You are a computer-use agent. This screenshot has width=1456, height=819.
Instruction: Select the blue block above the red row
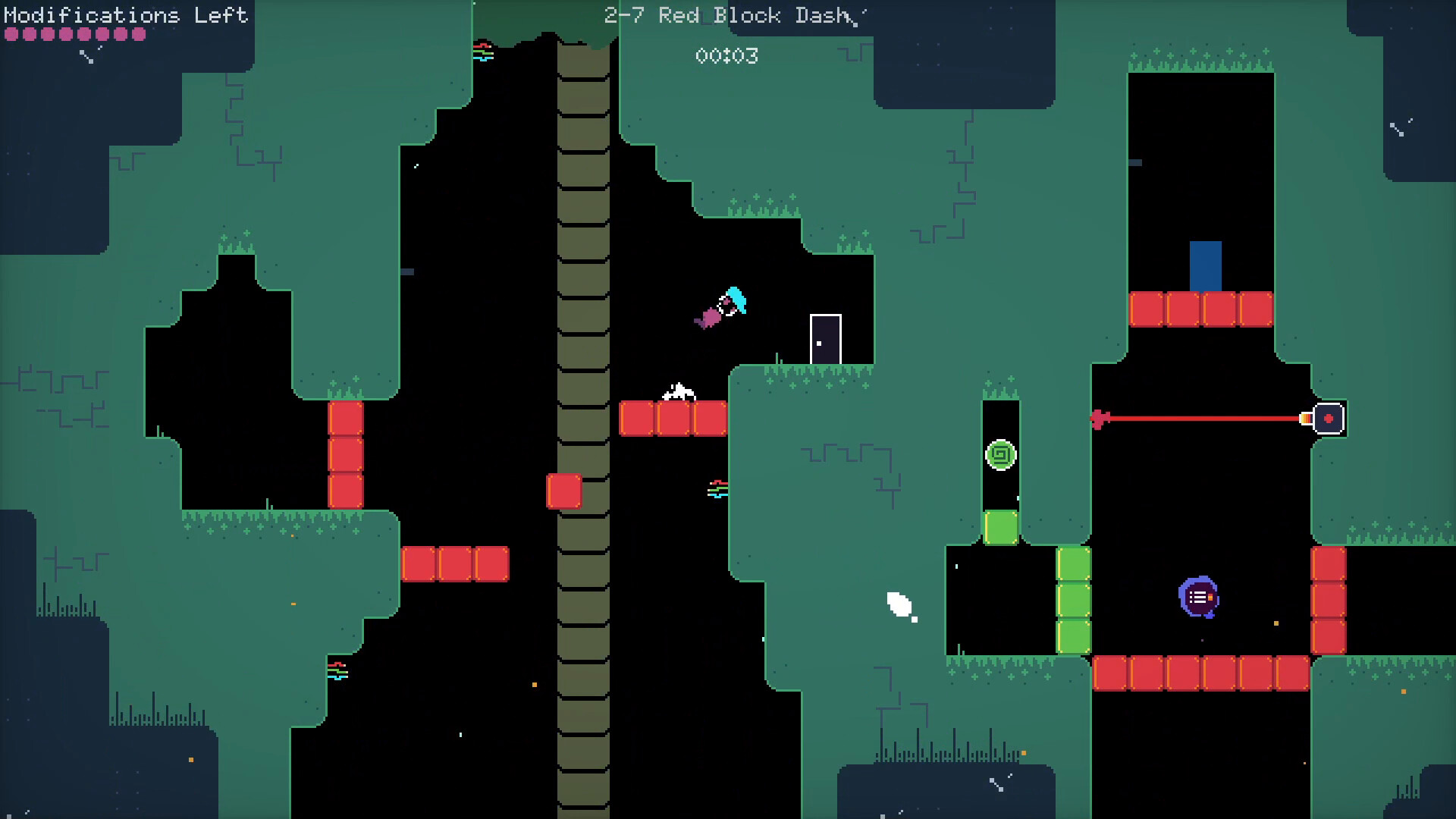click(1206, 265)
